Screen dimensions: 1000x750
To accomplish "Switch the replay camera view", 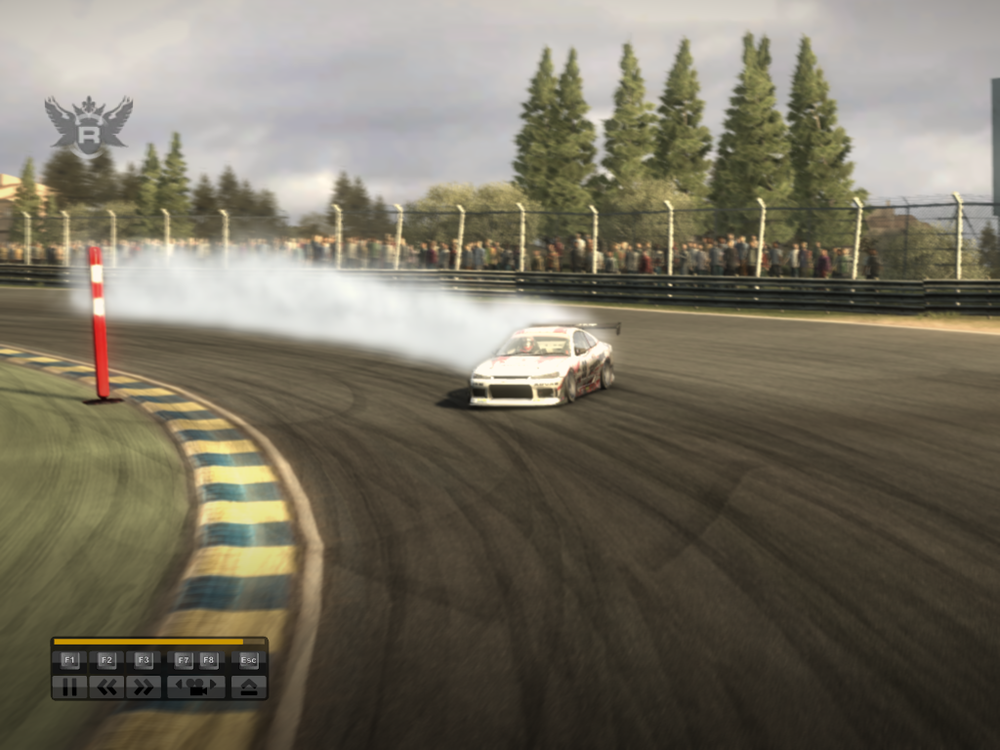I will [196, 687].
